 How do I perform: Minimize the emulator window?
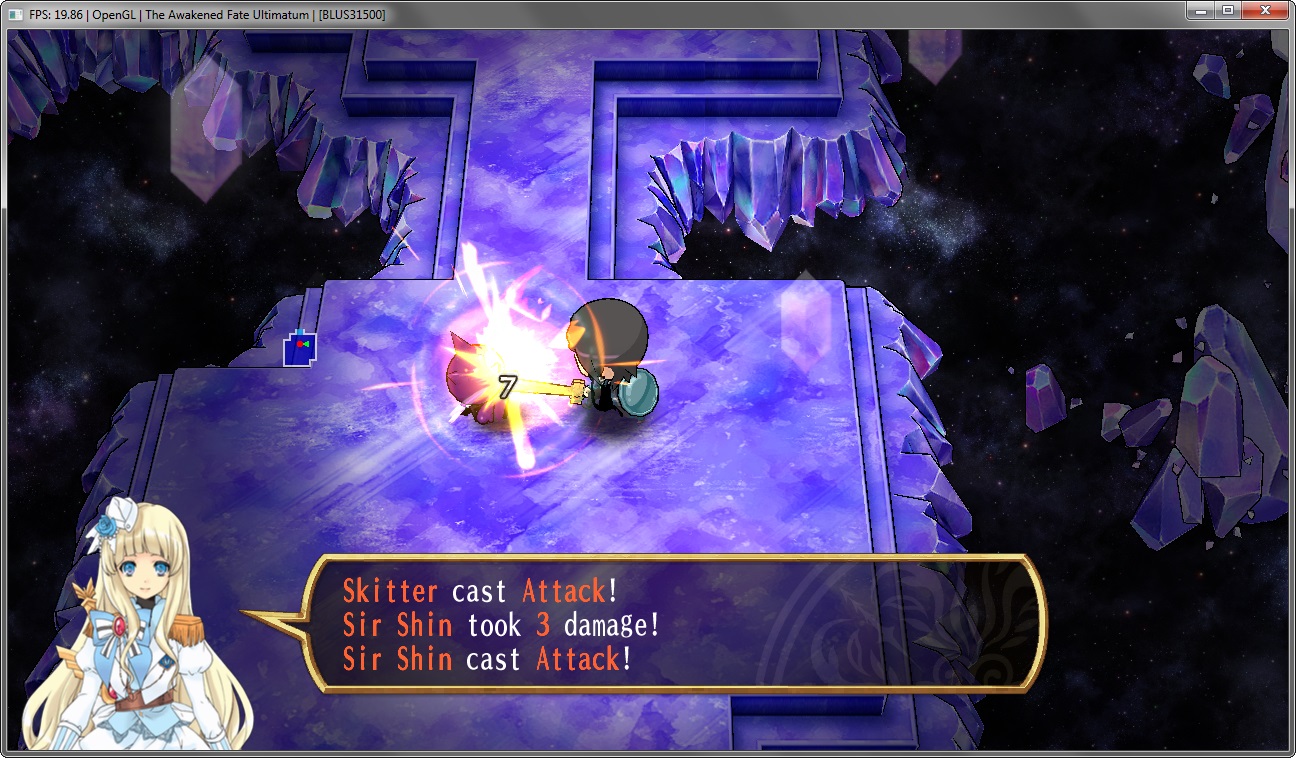[x=1201, y=10]
